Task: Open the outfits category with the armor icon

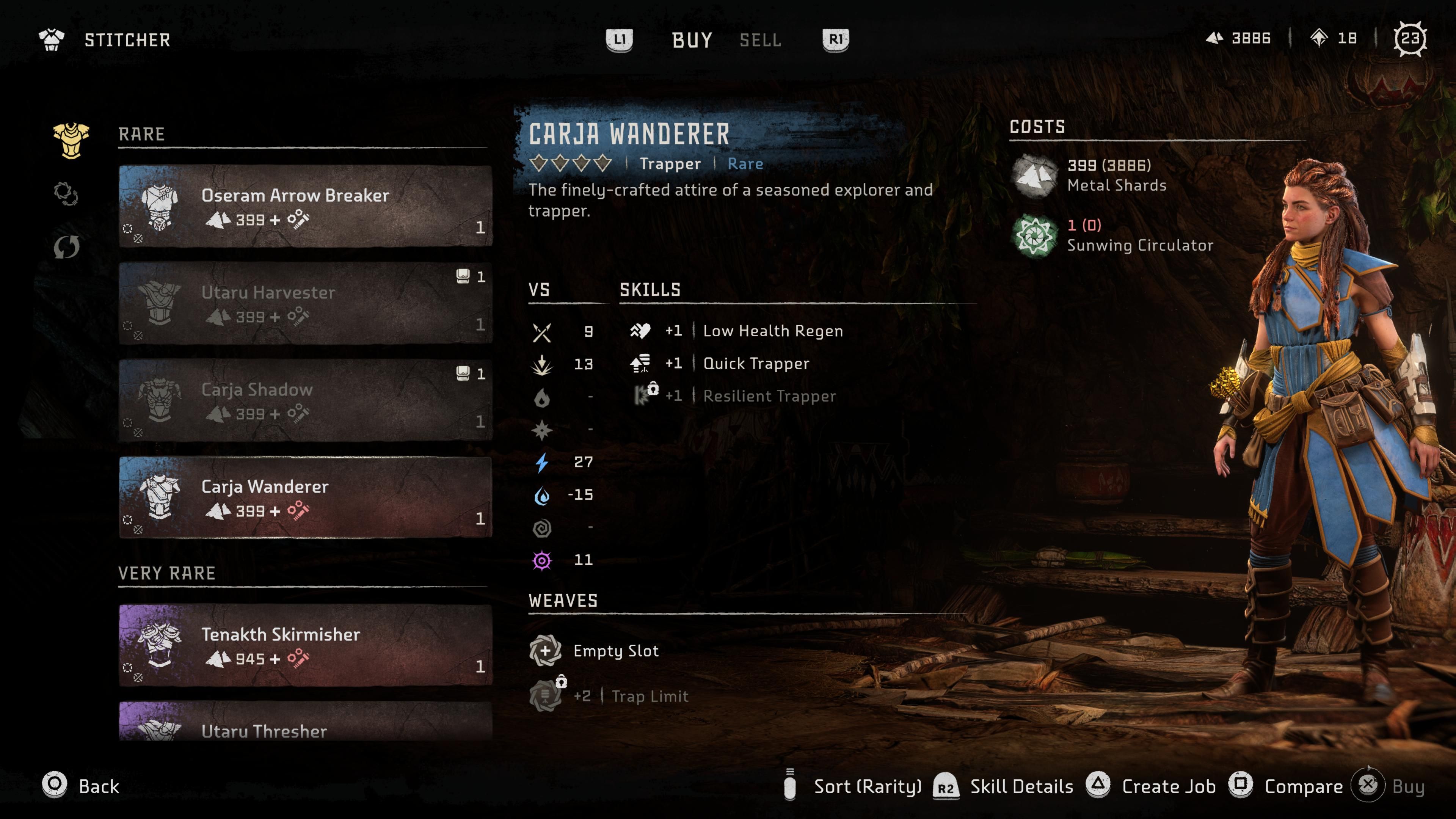Action: coord(71,140)
